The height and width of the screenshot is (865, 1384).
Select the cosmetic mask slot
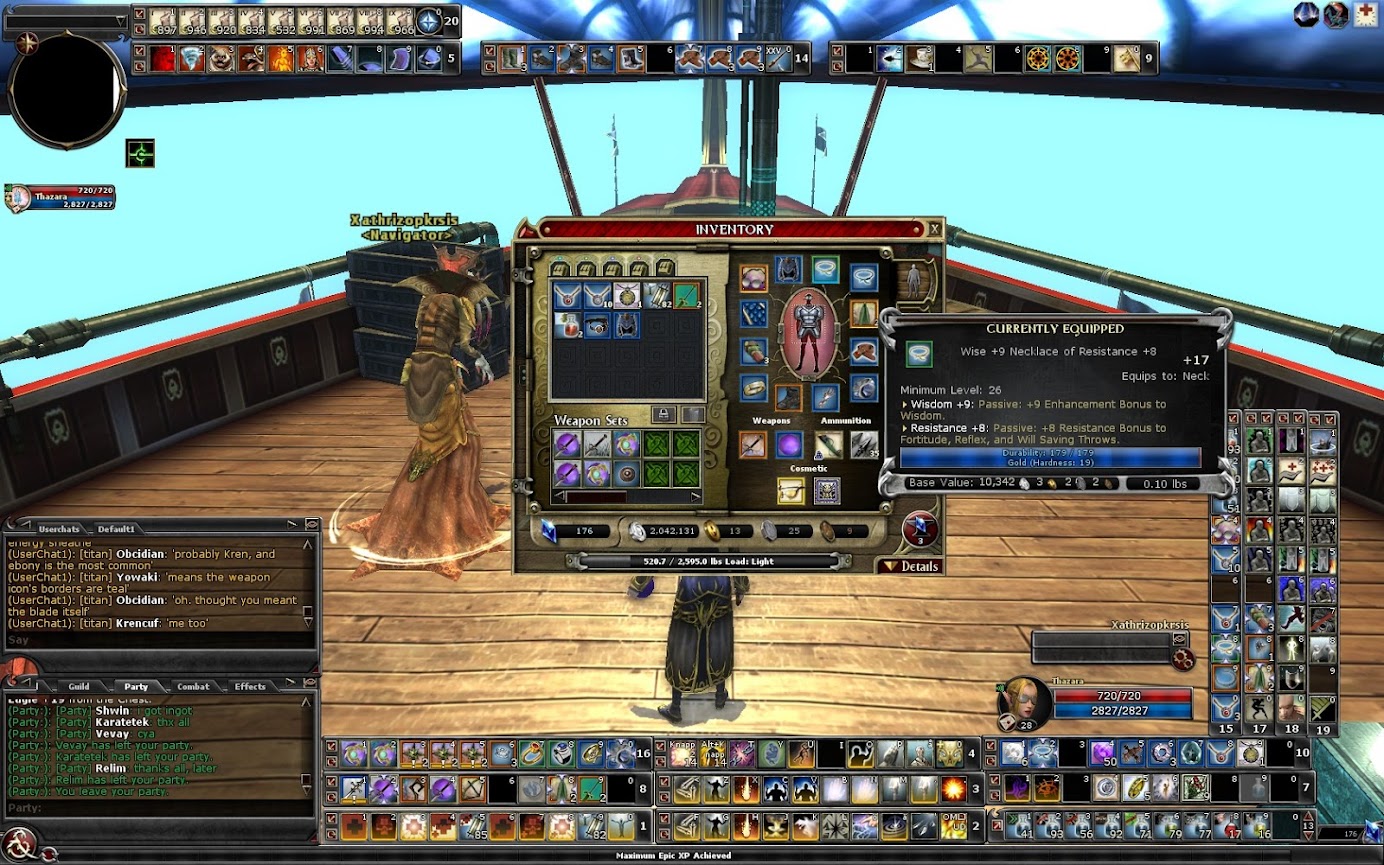[x=826, y=490]
